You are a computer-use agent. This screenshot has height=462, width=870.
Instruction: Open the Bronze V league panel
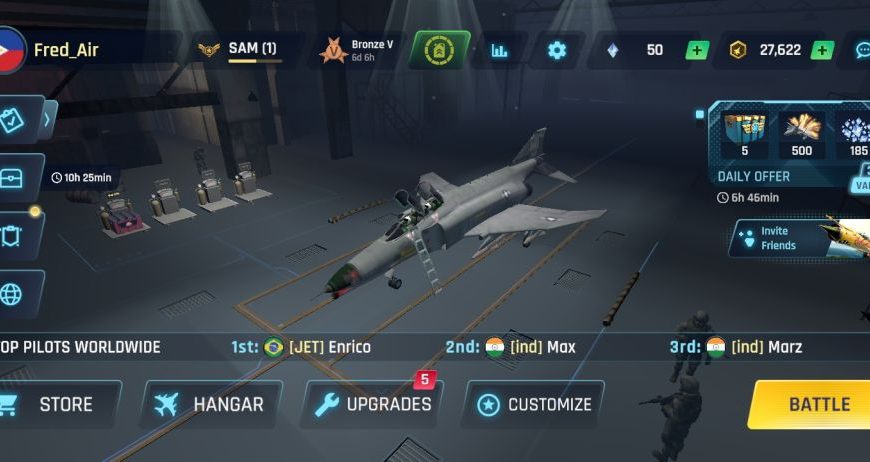[x=357, y=50]
